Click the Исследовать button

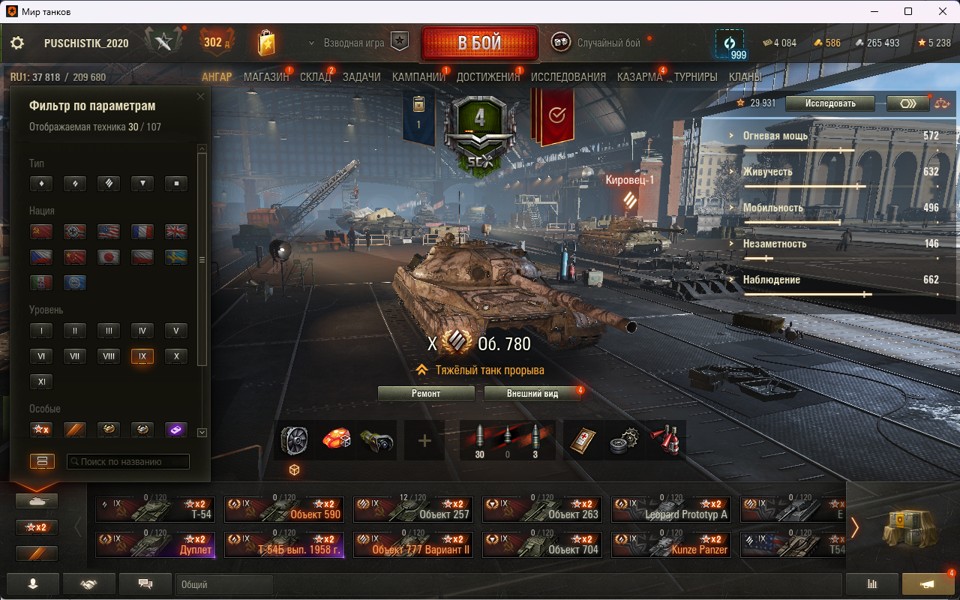pyautogui.click(x=829, y=103)
